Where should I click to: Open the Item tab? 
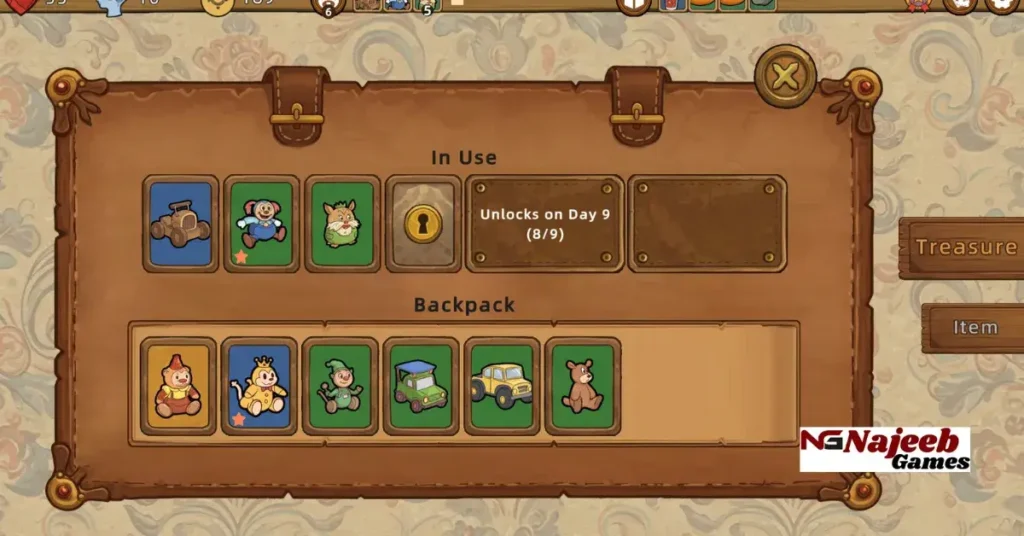pos(974,327)
